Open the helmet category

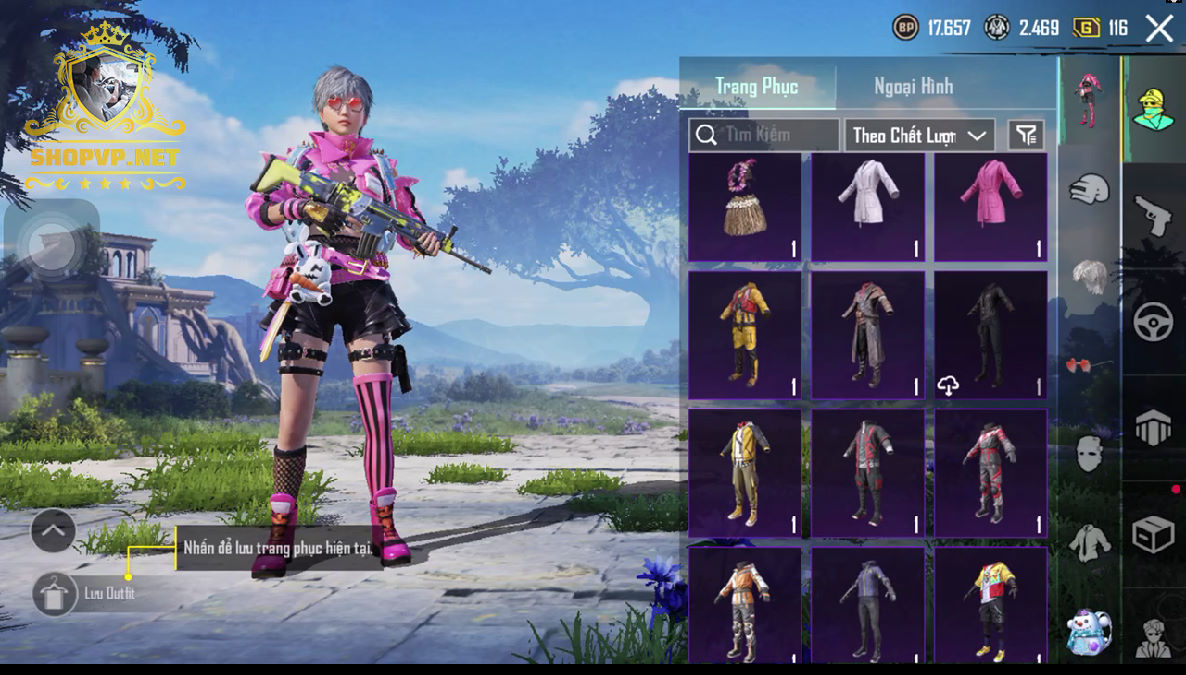point(1090,188)
